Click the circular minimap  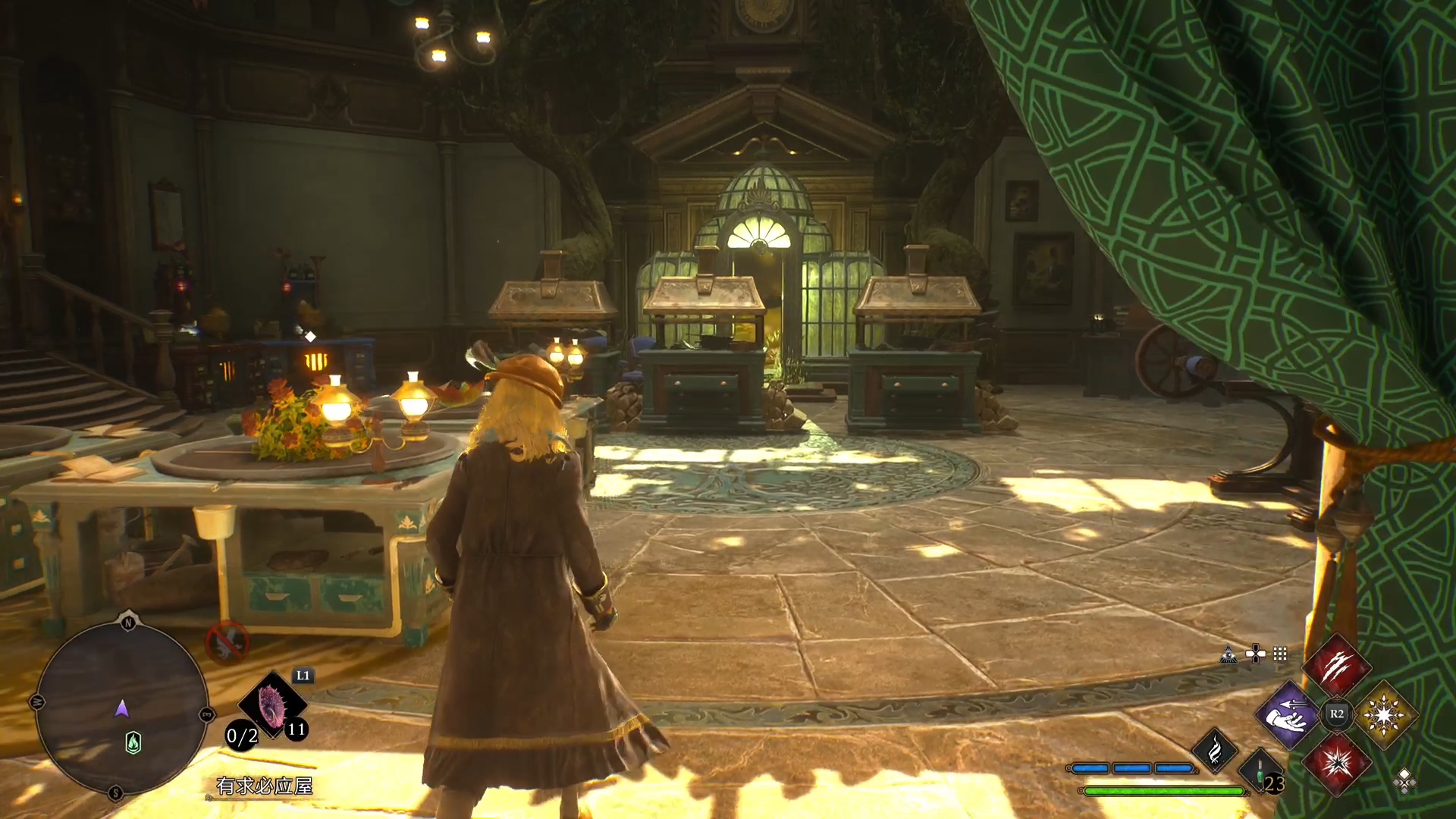121,709
